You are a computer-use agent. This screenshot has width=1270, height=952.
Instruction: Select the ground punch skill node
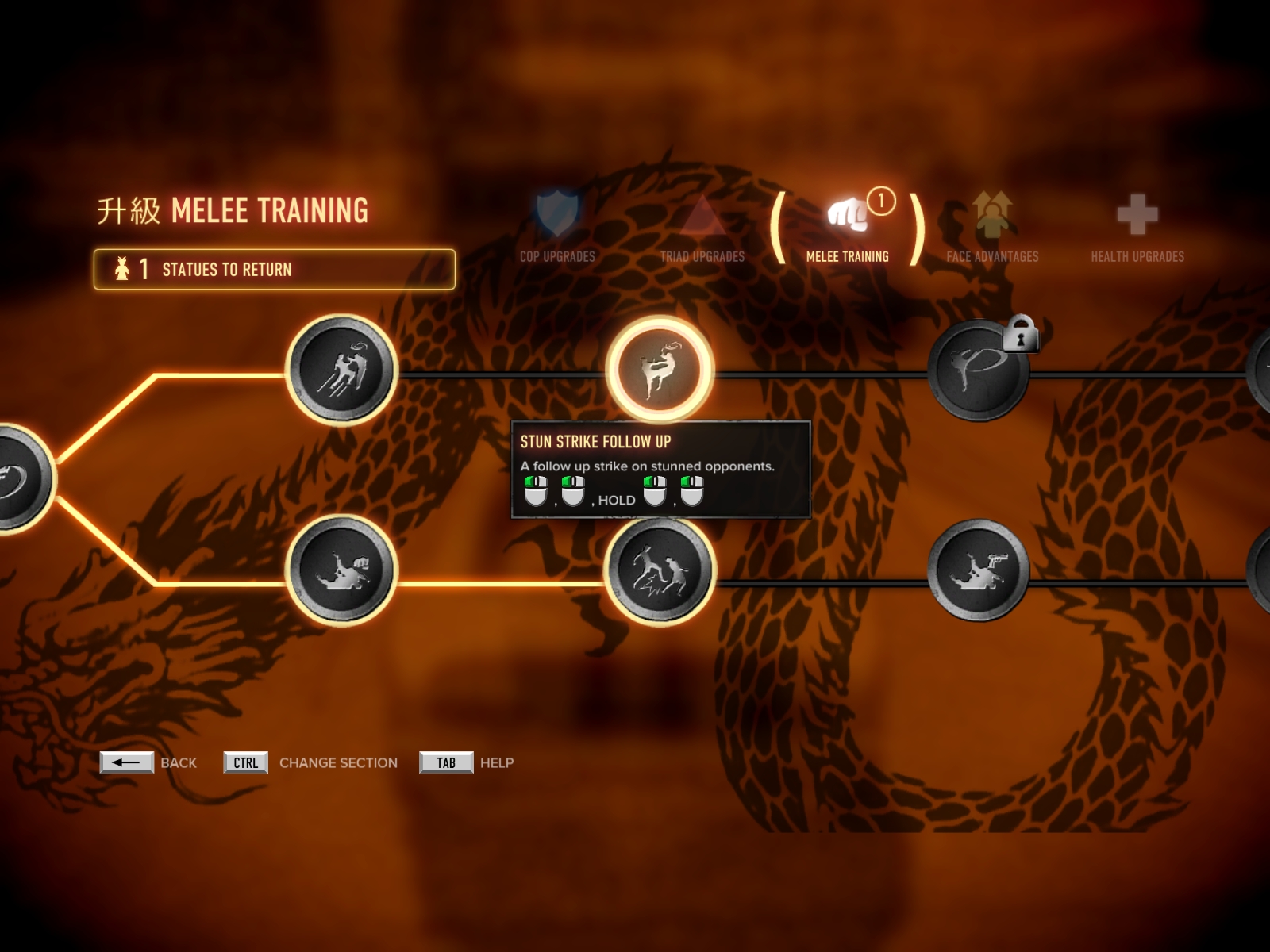(x=341, y=570)
